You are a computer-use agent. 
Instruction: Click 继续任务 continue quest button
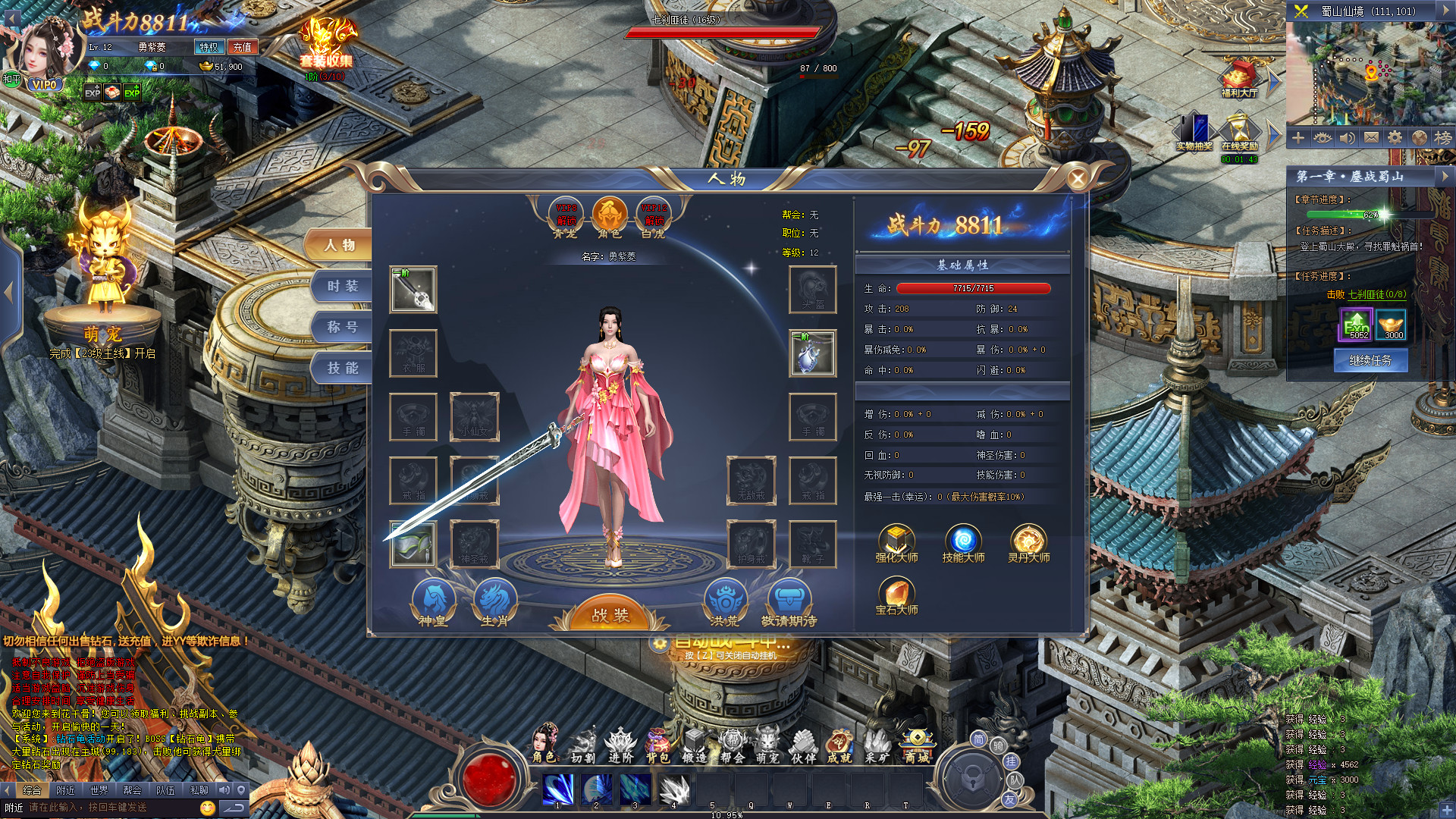click(x=1370, y=360)
